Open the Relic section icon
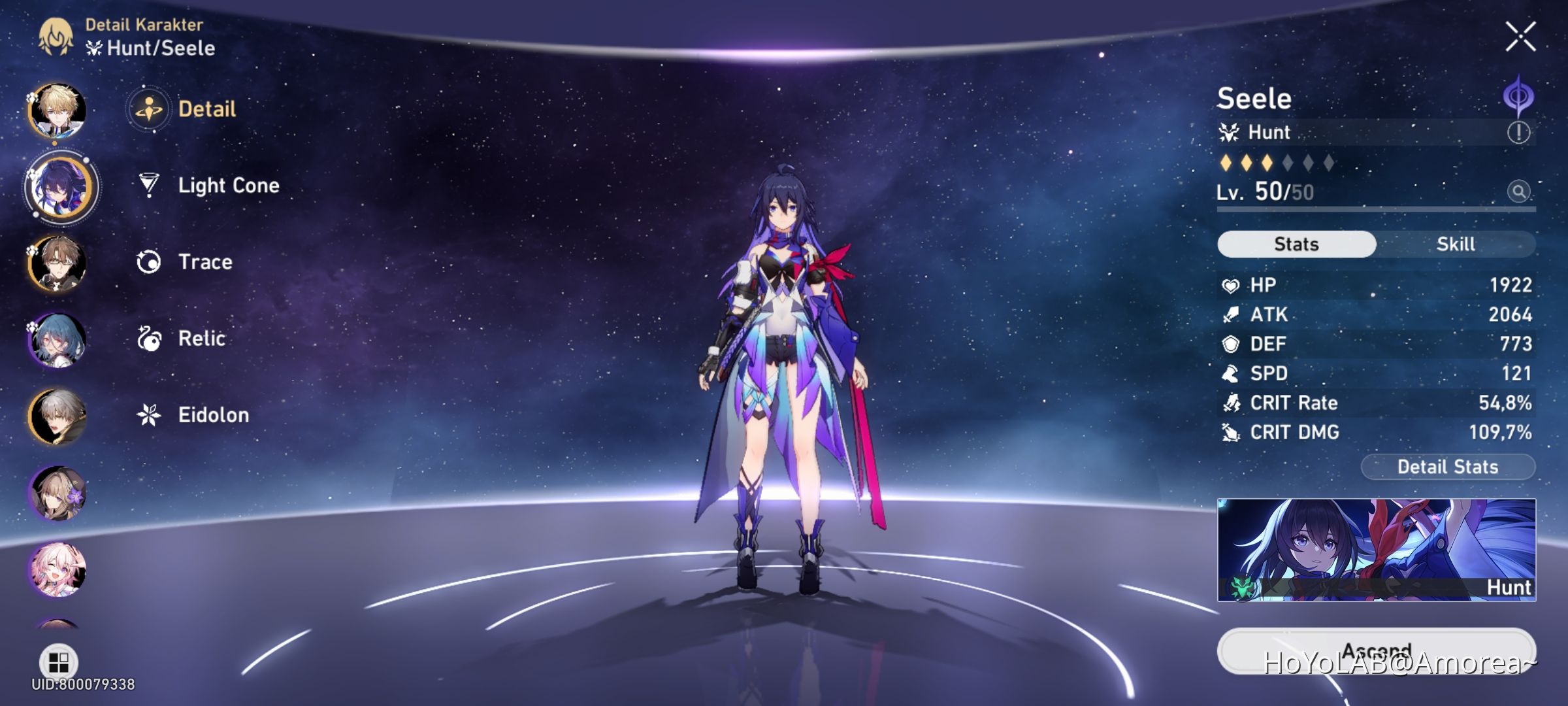Viewport: 1568px width, 706px height. pyautogui.click(x=149, y=339)
